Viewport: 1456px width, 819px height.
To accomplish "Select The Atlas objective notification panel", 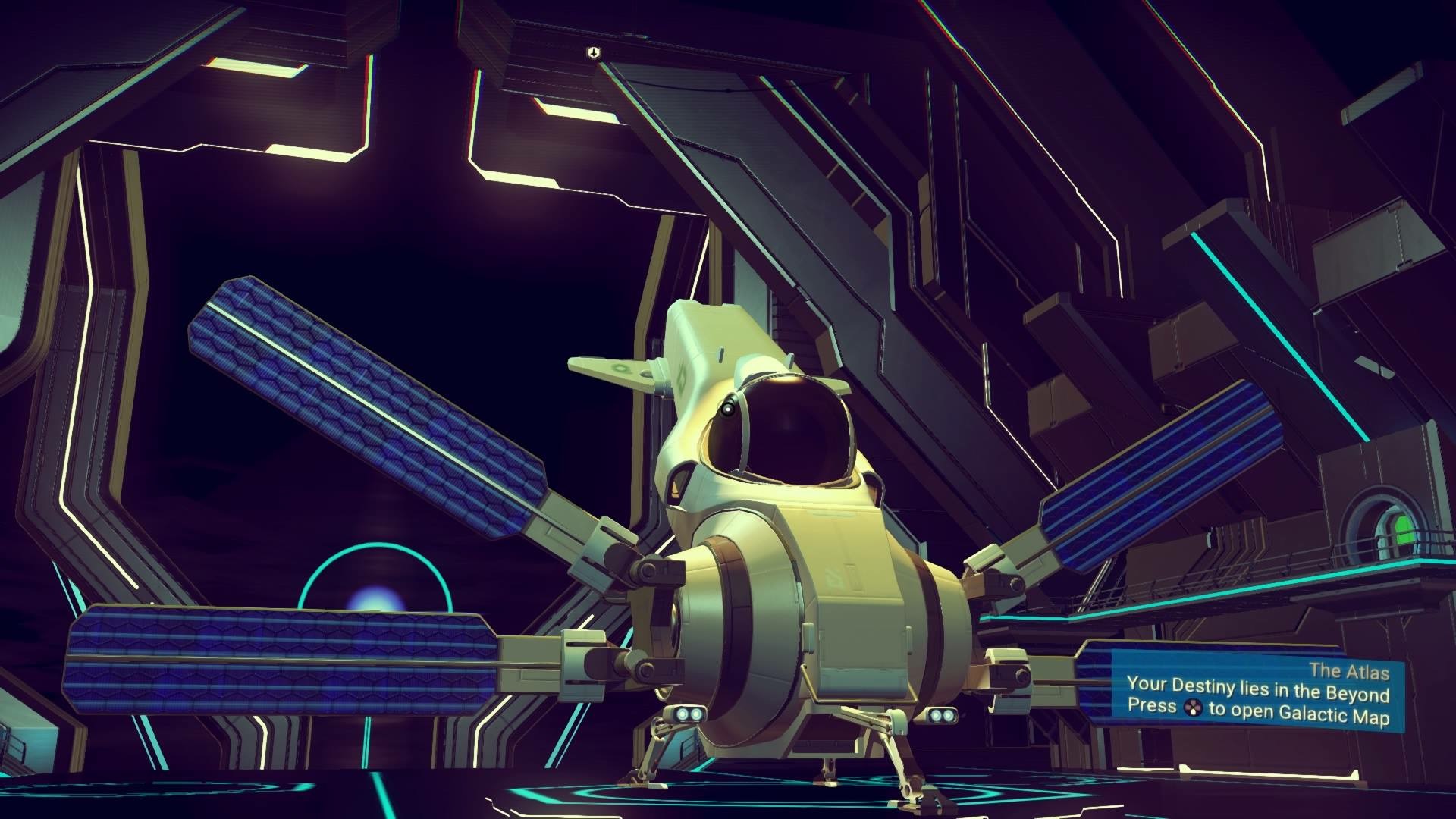I will click(1257, 694).
